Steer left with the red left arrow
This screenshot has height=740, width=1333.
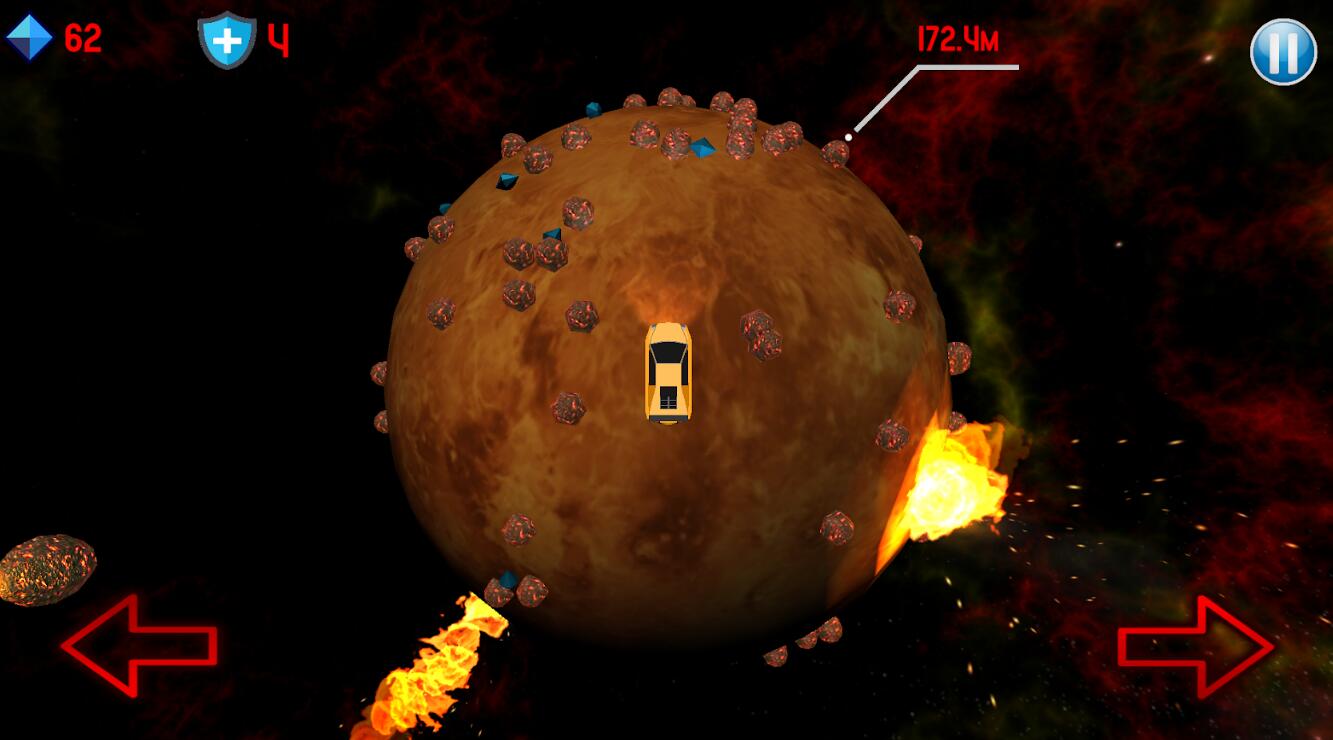point(138,645)
